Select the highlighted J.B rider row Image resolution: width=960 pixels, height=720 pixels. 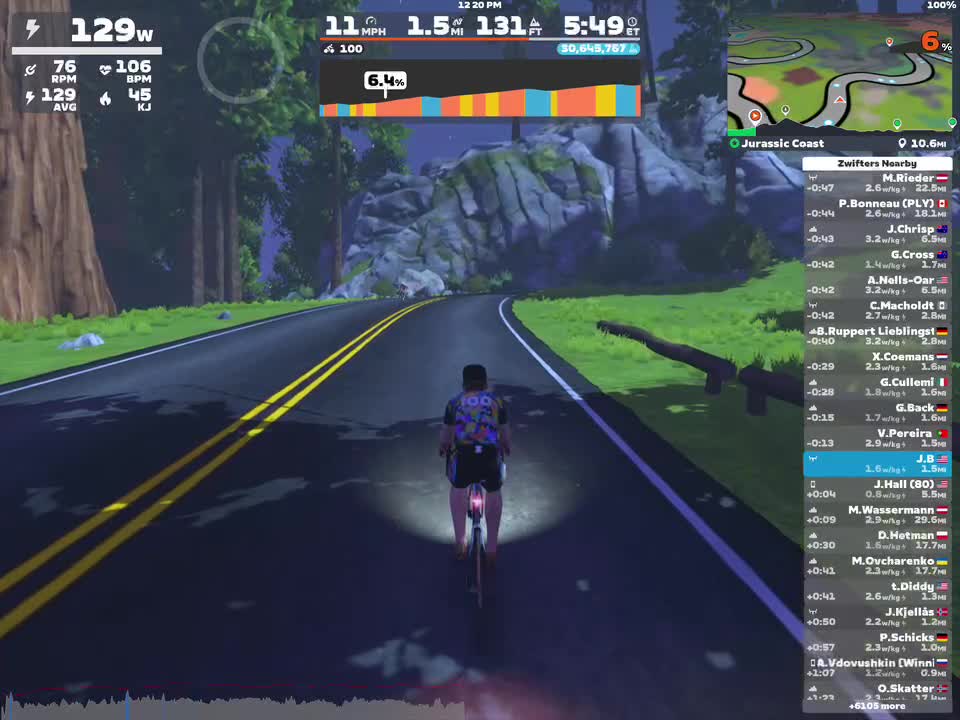[877, 464]
